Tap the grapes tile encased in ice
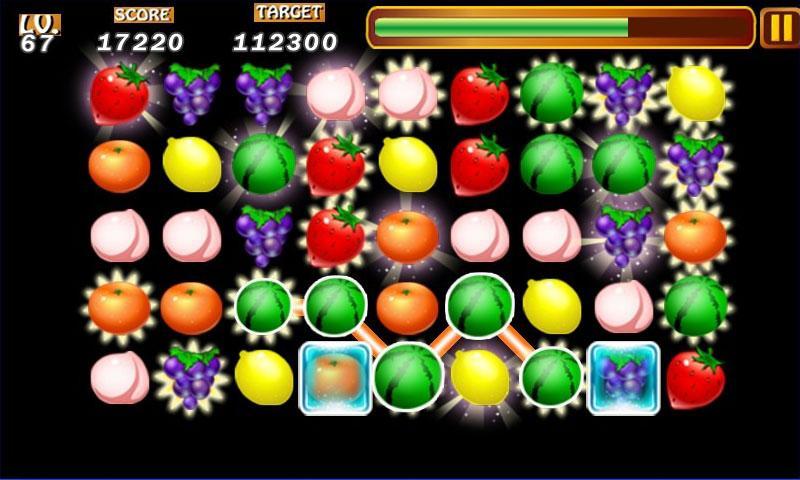 624,378
